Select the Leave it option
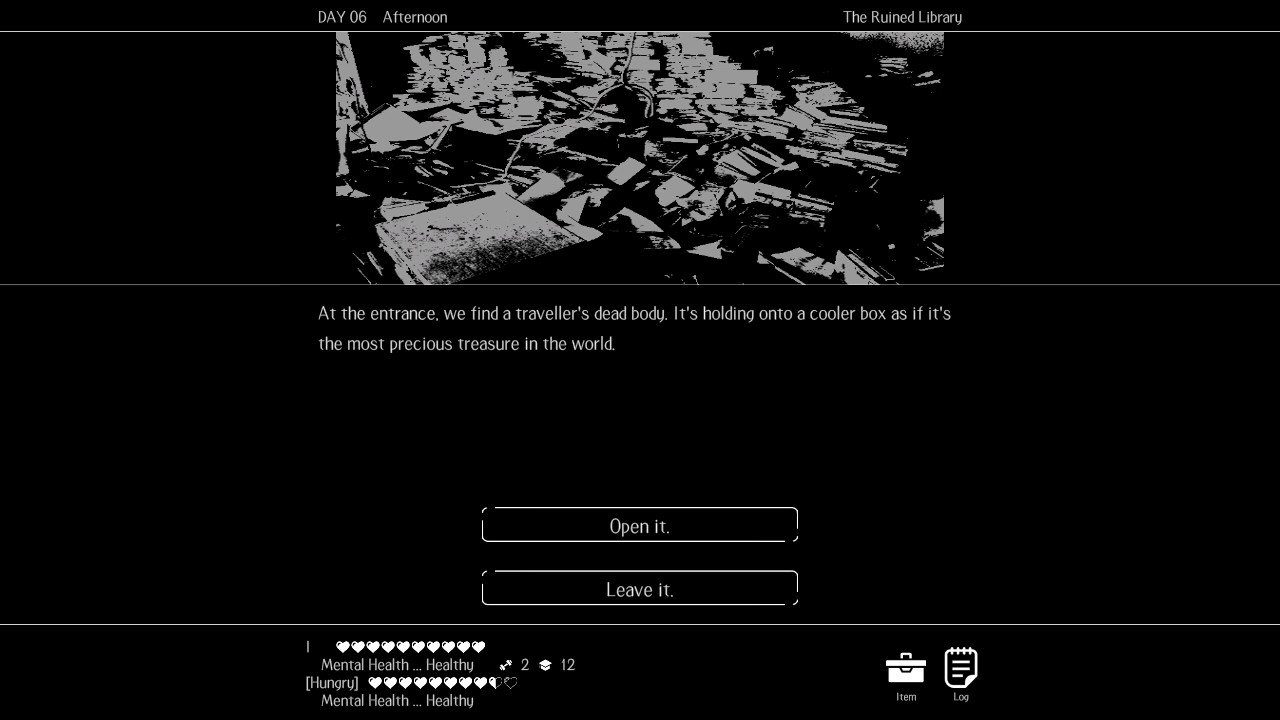 639,589
